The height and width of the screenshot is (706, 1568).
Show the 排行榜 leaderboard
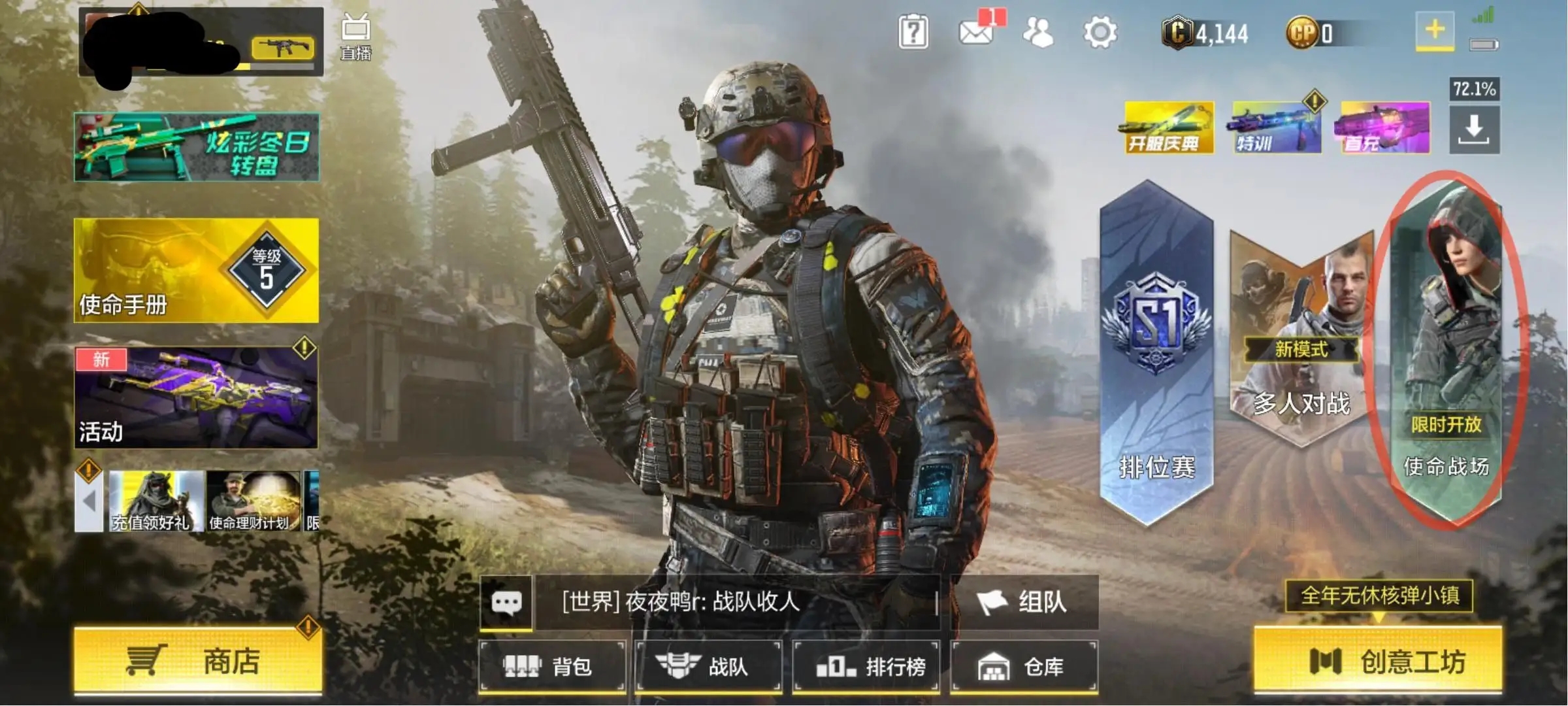point(866,666)
